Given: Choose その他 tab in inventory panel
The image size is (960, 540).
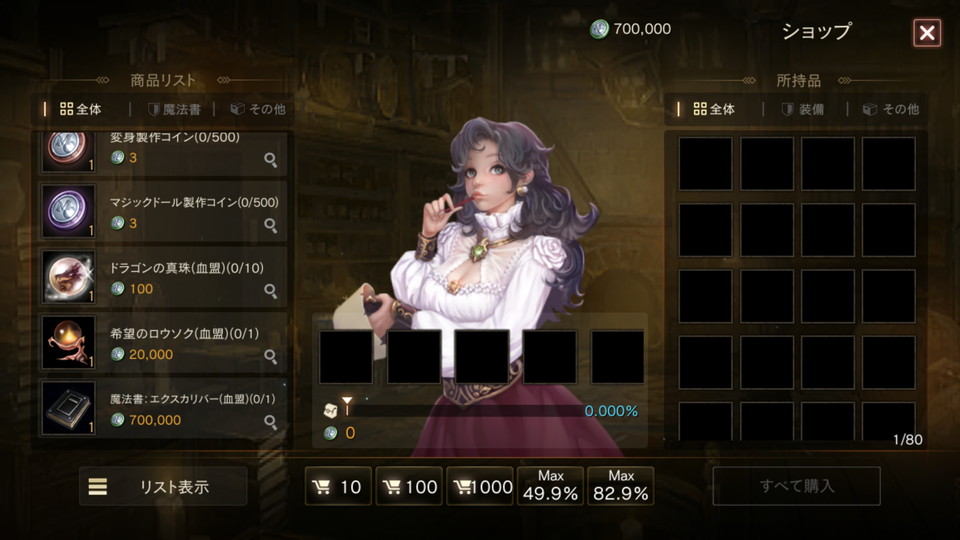Looking at the screenshot, I should 890,109.
